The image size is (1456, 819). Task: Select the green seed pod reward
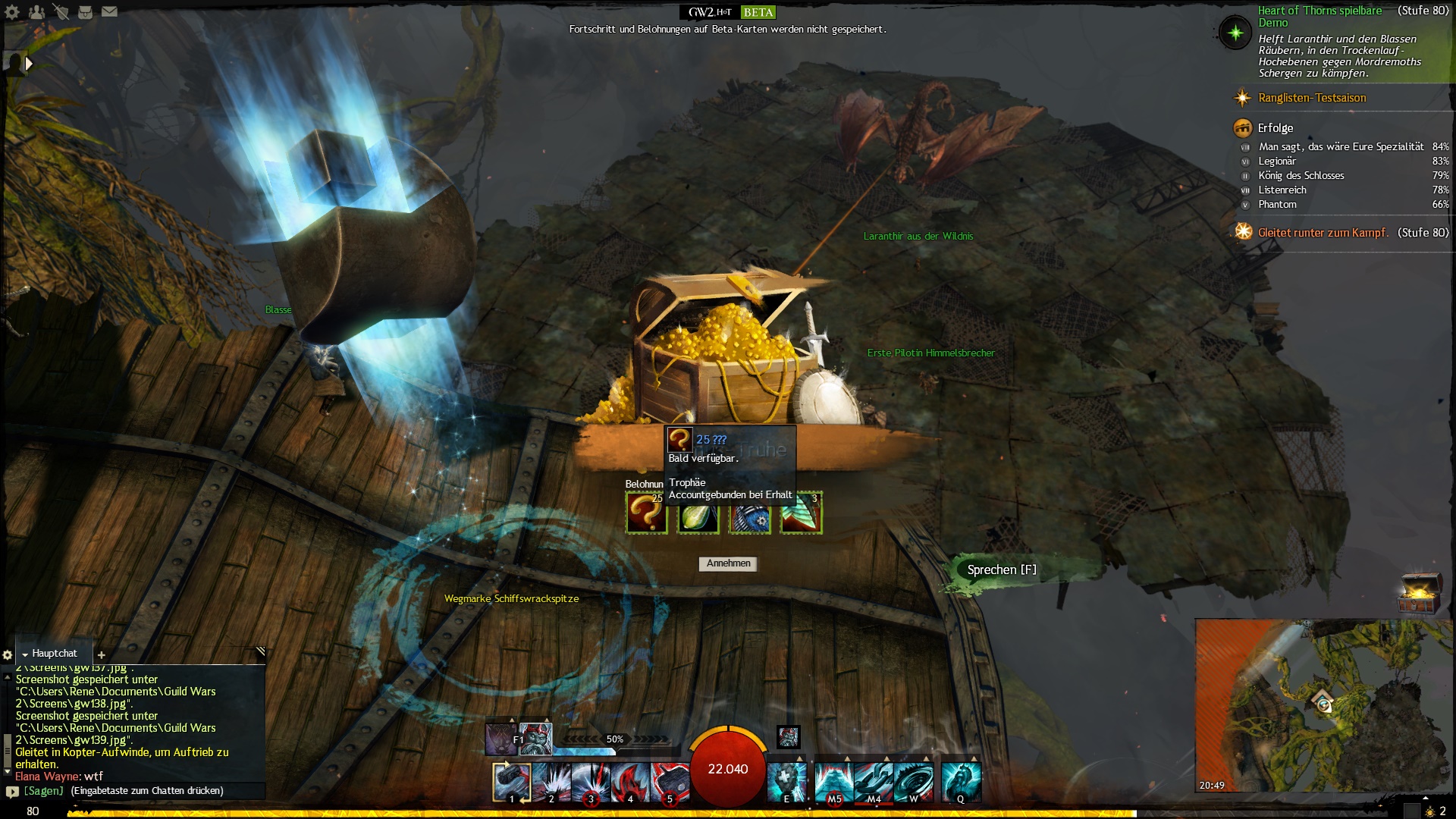(x=698, y=514)
